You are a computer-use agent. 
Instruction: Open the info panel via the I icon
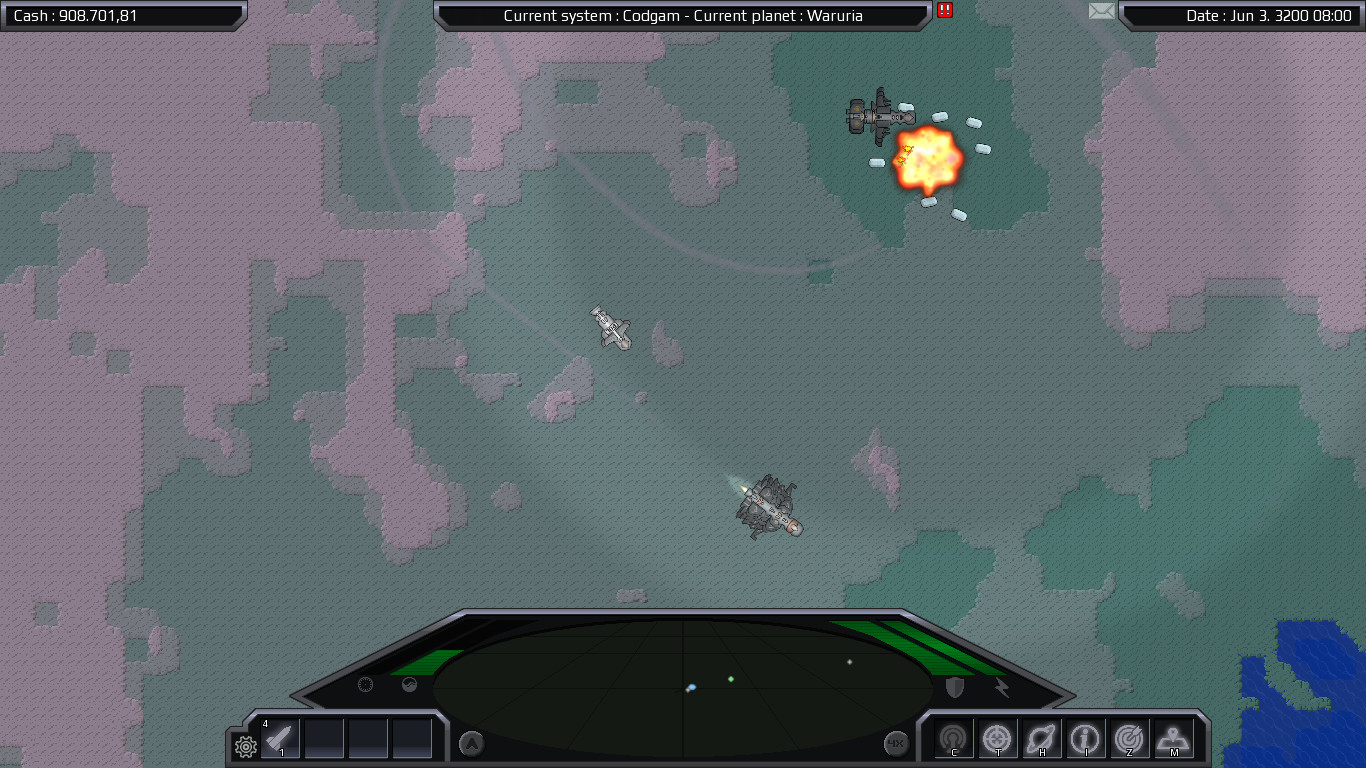pyautogui.click(x=1087, y=738)
